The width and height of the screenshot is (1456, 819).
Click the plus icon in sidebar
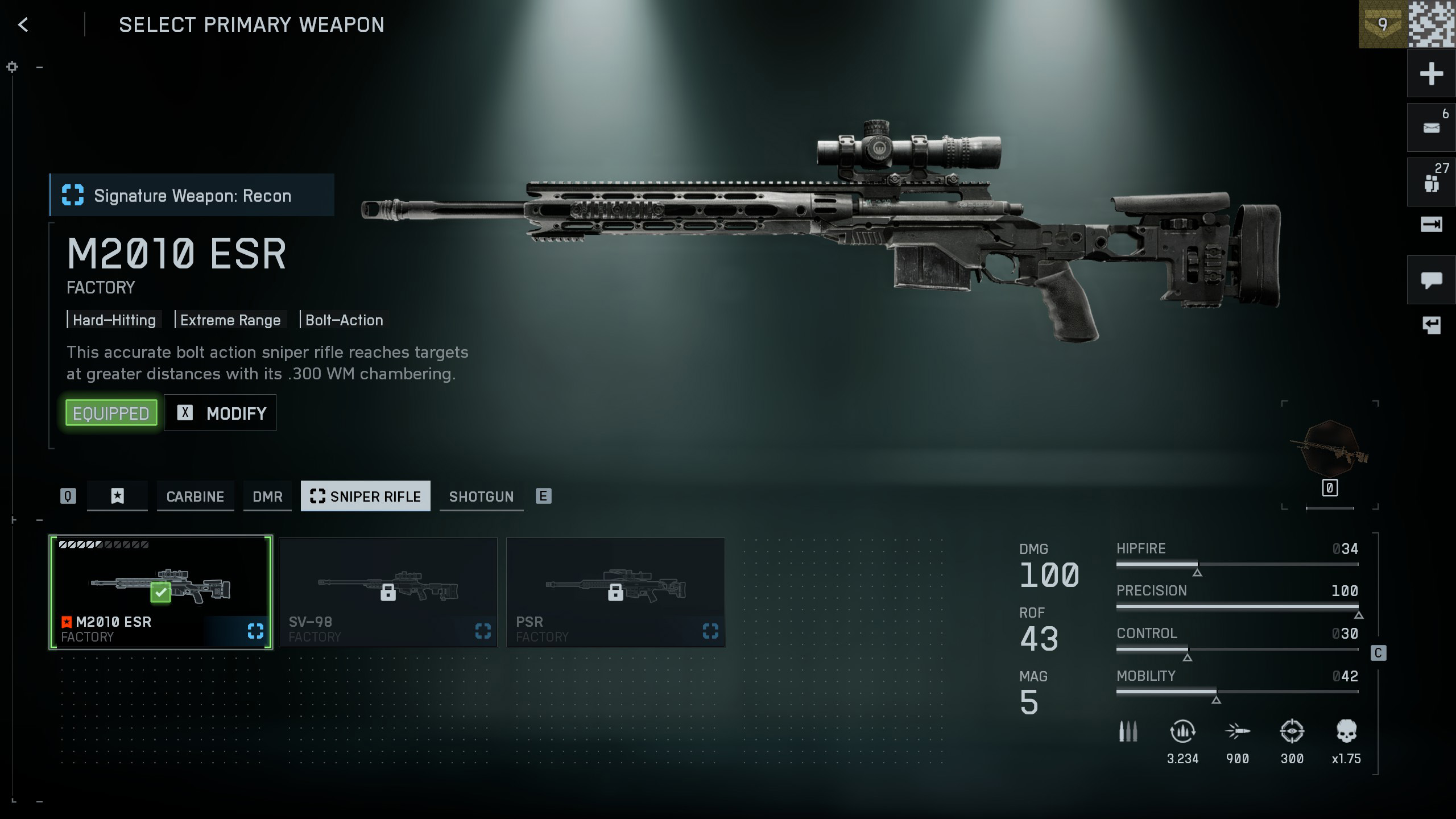[1431, 74]
